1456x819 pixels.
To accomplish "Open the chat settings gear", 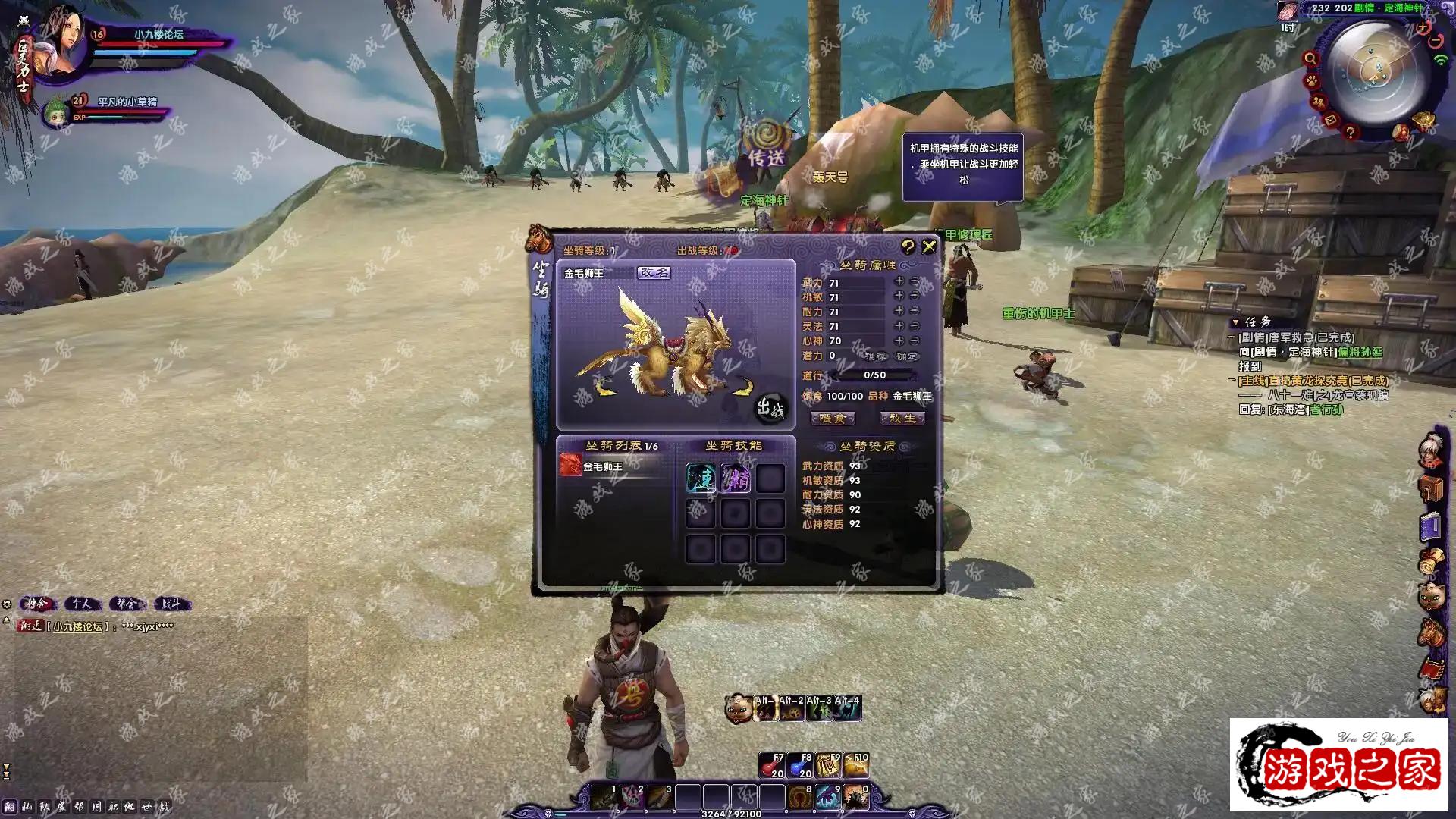I will pos(7,604).
